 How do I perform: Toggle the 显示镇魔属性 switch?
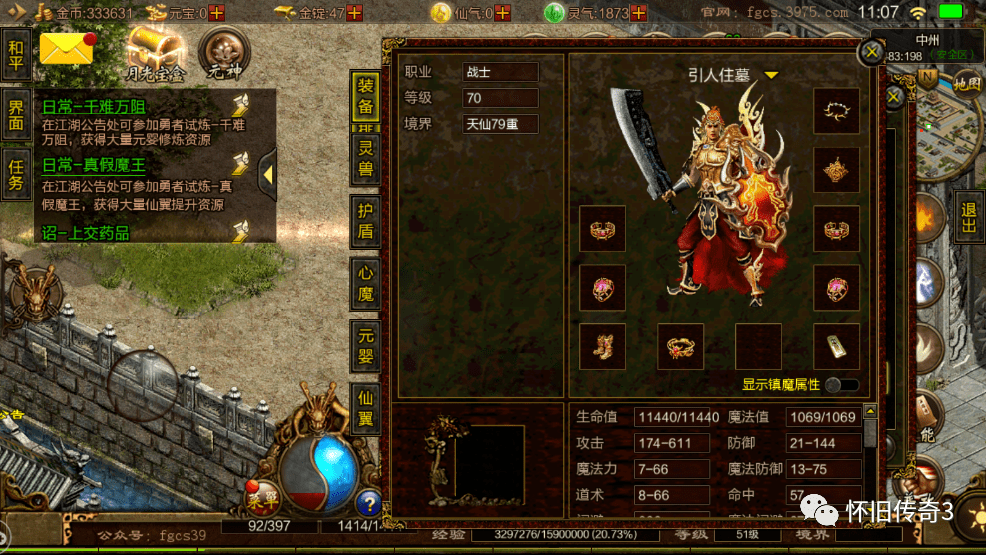click(841, 385)
